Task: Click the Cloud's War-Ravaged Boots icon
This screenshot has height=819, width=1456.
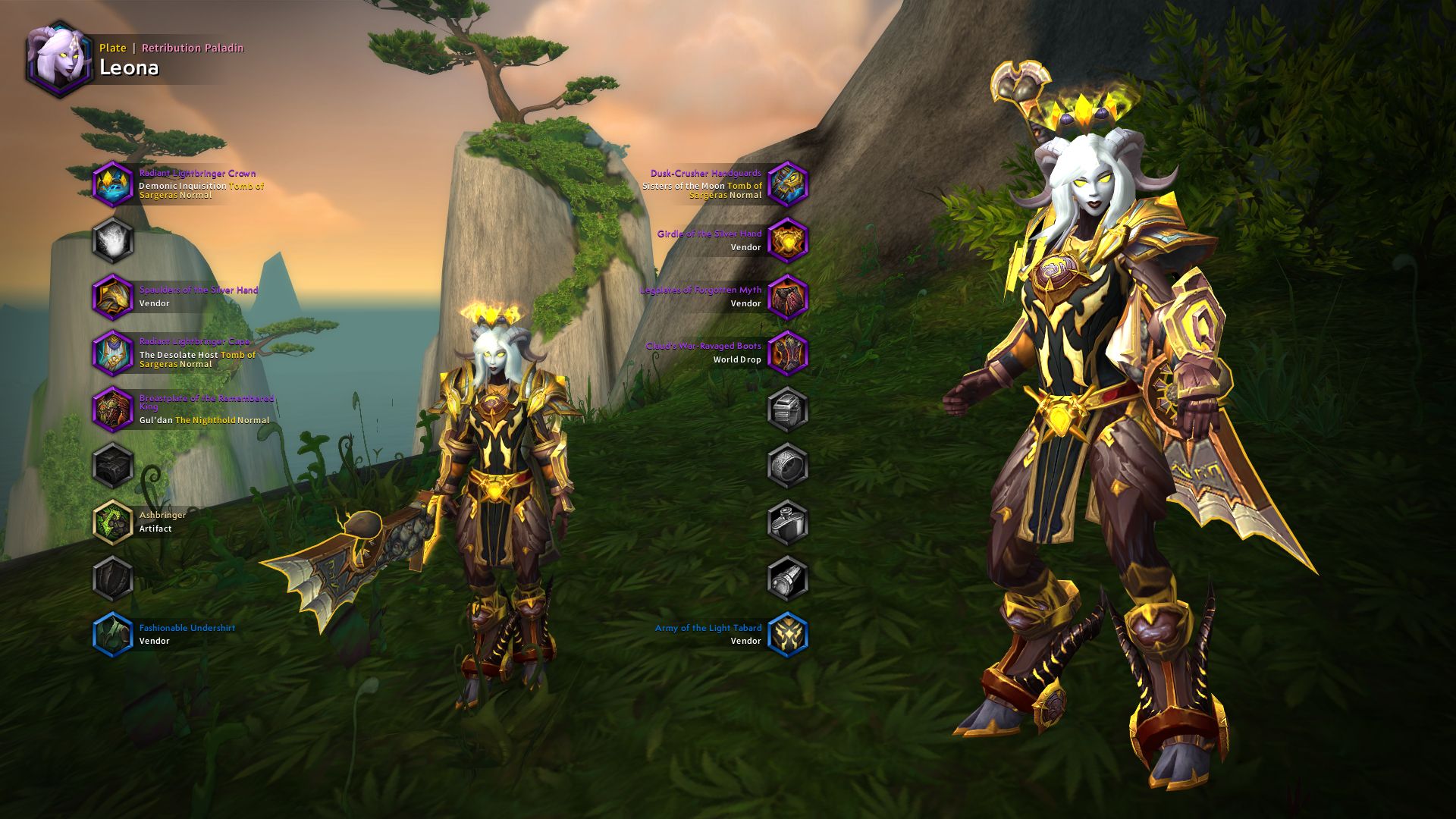Action: 789,352
